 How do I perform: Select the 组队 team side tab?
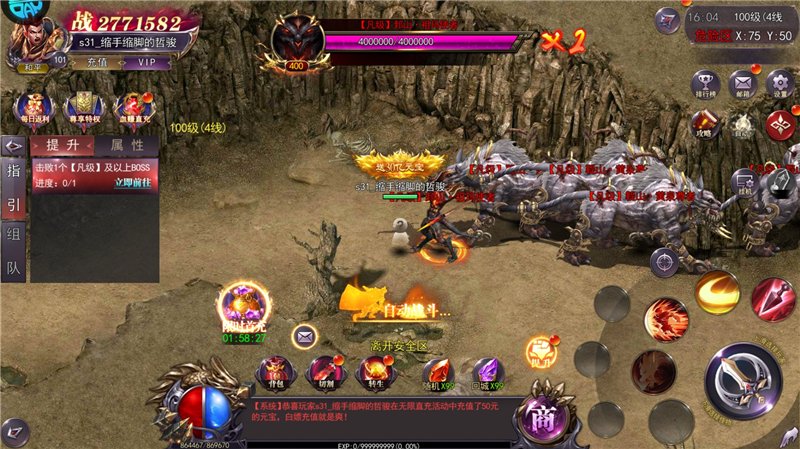tap(14, 256)
